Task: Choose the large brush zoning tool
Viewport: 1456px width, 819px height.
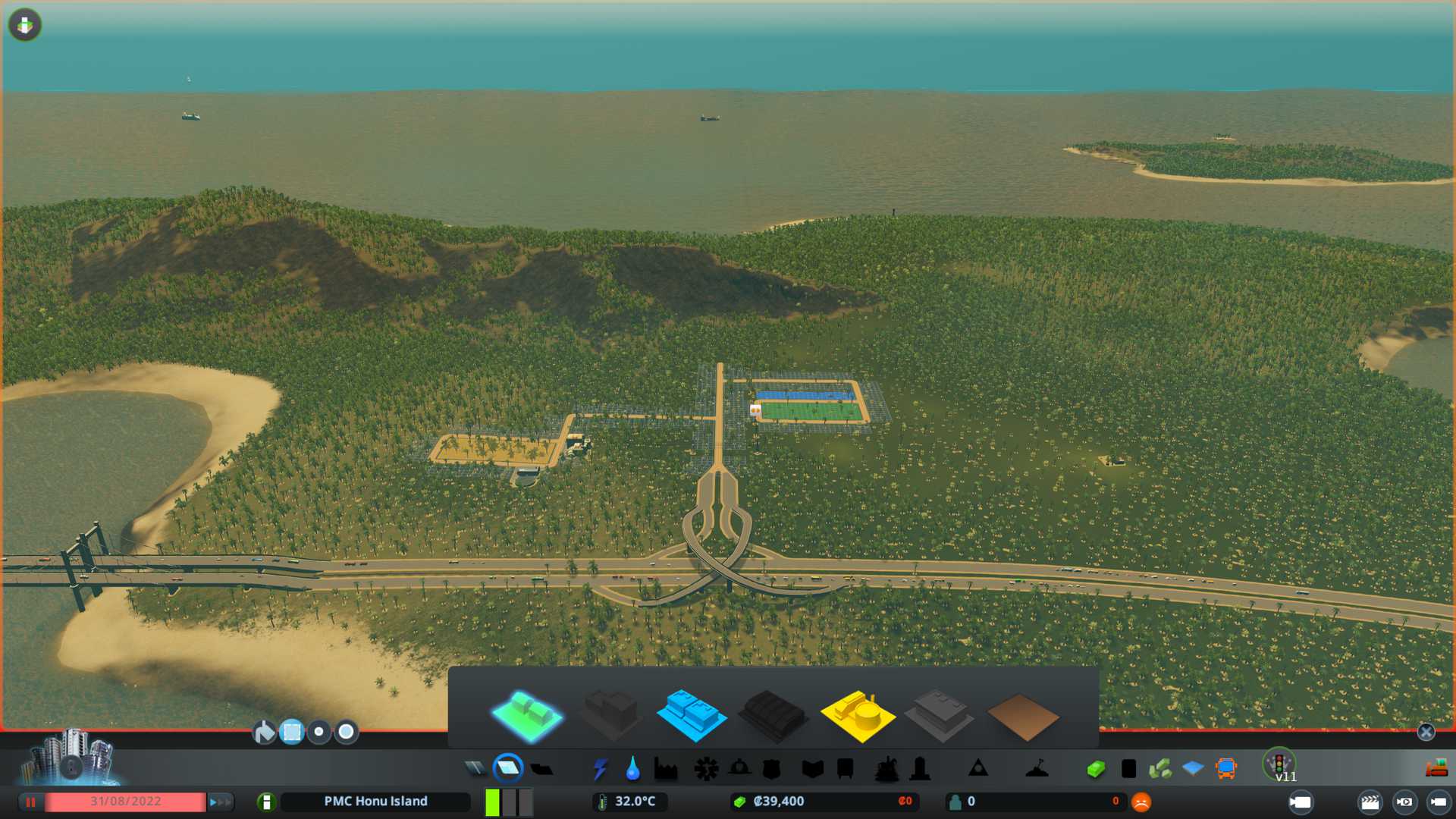Action: coord(347,732)
